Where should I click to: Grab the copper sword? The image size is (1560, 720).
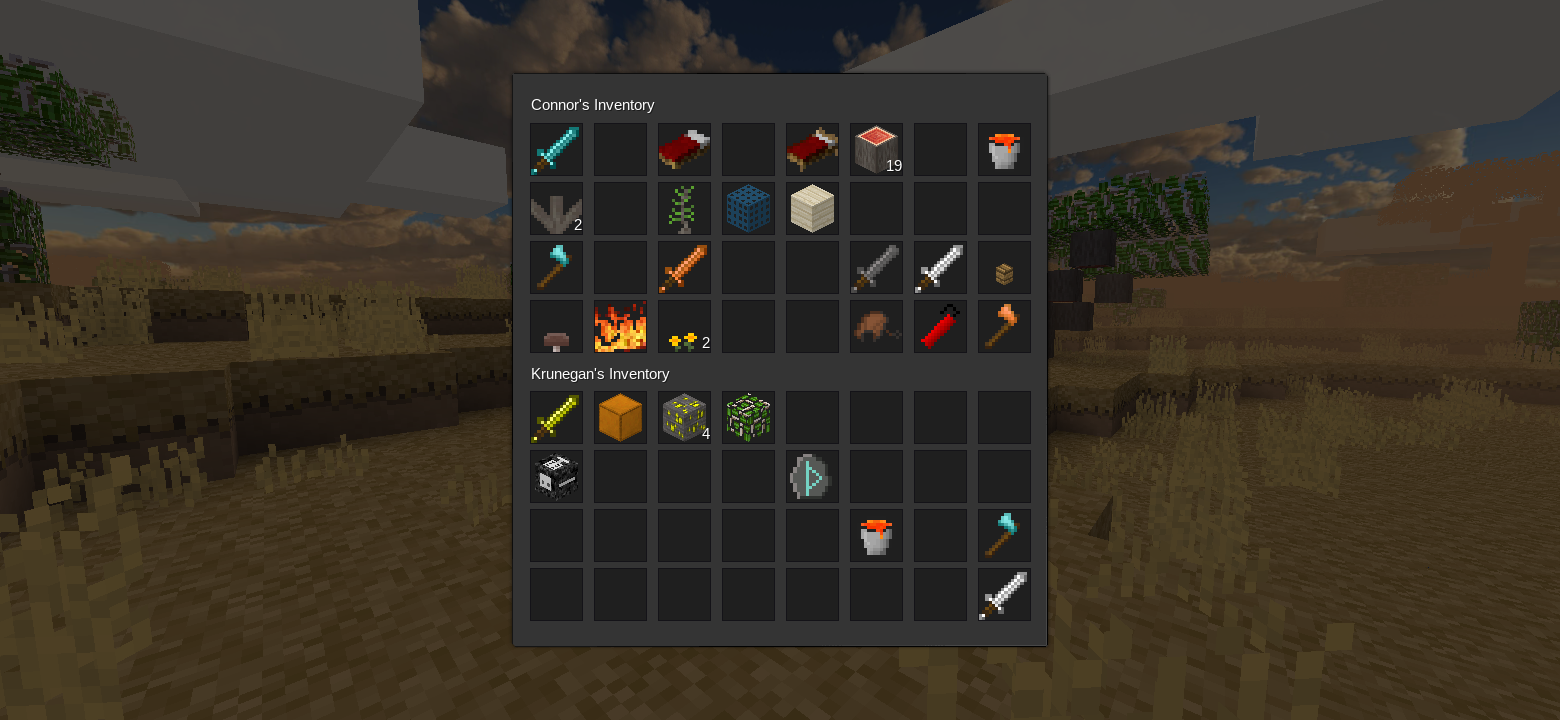tap(684, 268)
